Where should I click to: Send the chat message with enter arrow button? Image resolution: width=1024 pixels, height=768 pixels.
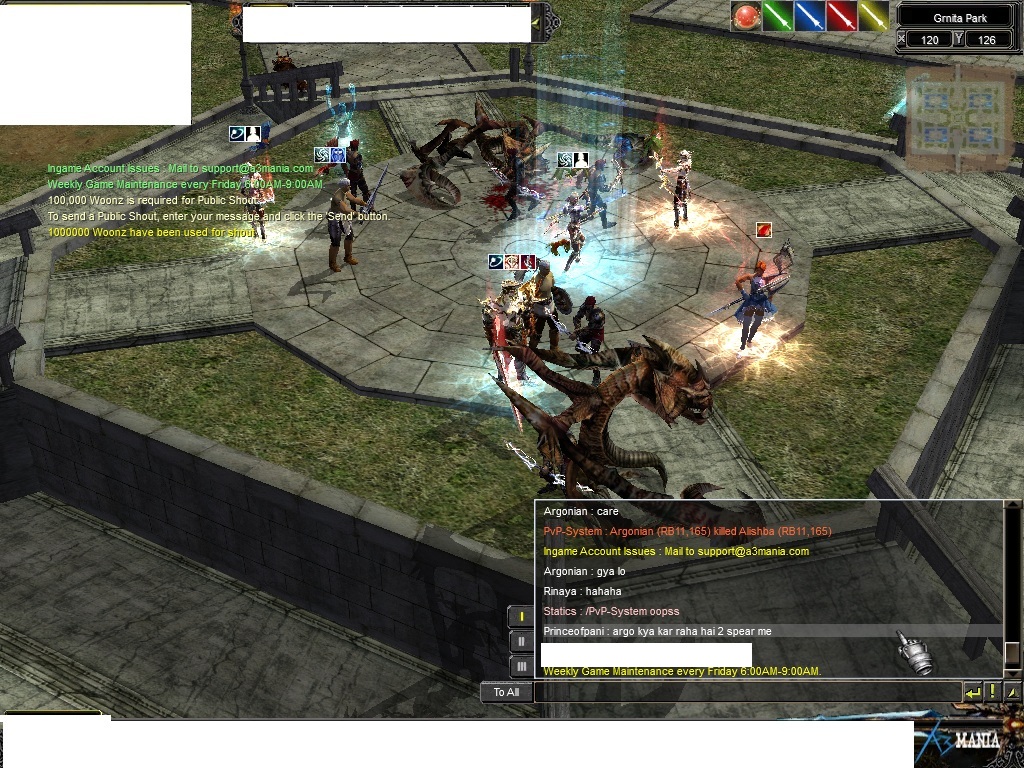coord(973,692)
